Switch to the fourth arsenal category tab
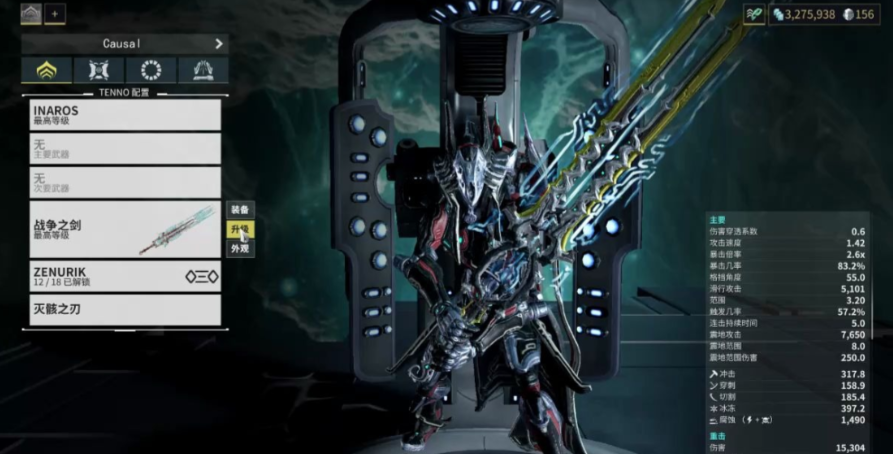The width and height of the screenshot is (893, 454). [x=203, y=70]
